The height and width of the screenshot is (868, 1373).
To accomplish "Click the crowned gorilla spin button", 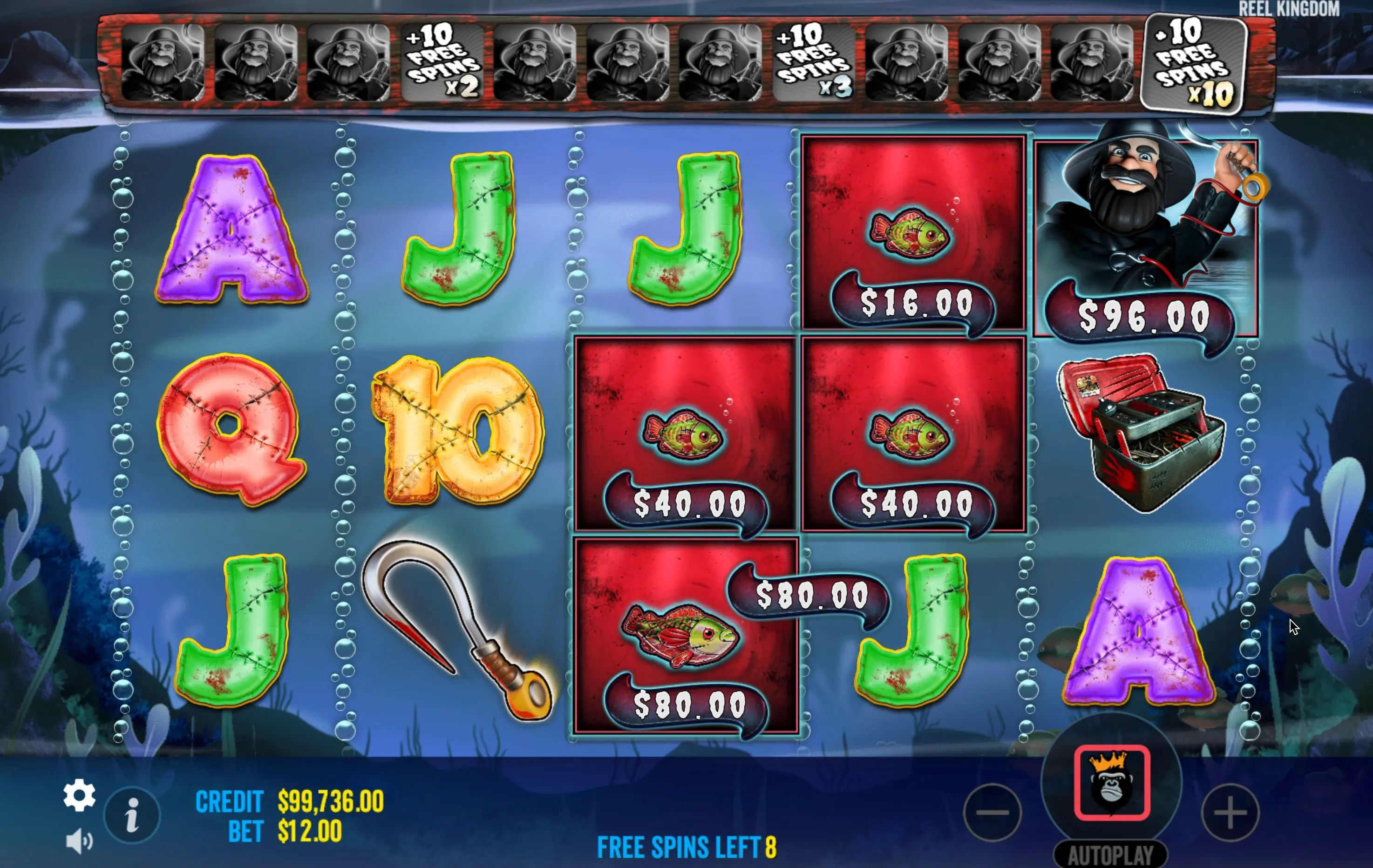I will (1111, 782).
